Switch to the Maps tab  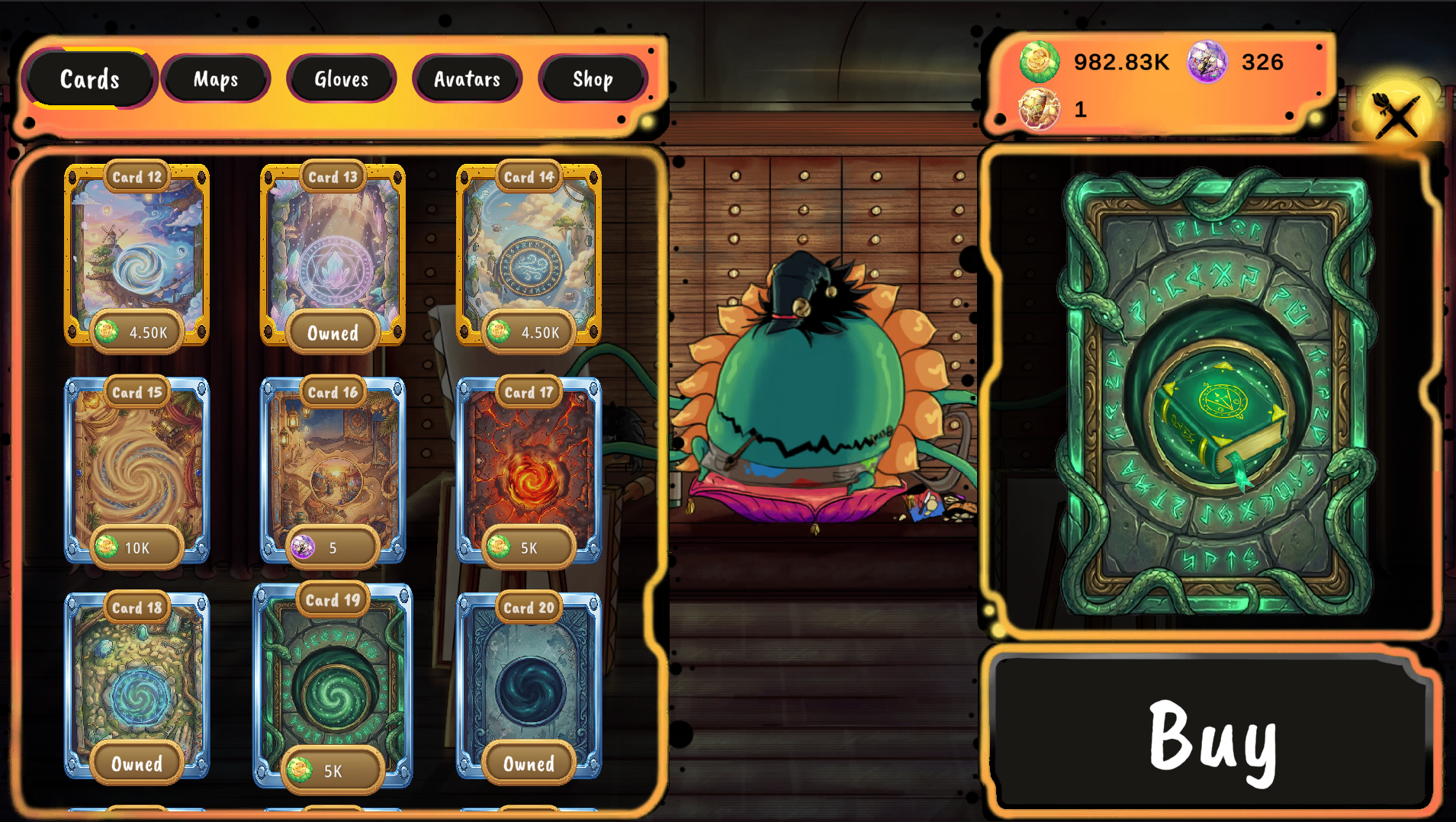point(216,79)
